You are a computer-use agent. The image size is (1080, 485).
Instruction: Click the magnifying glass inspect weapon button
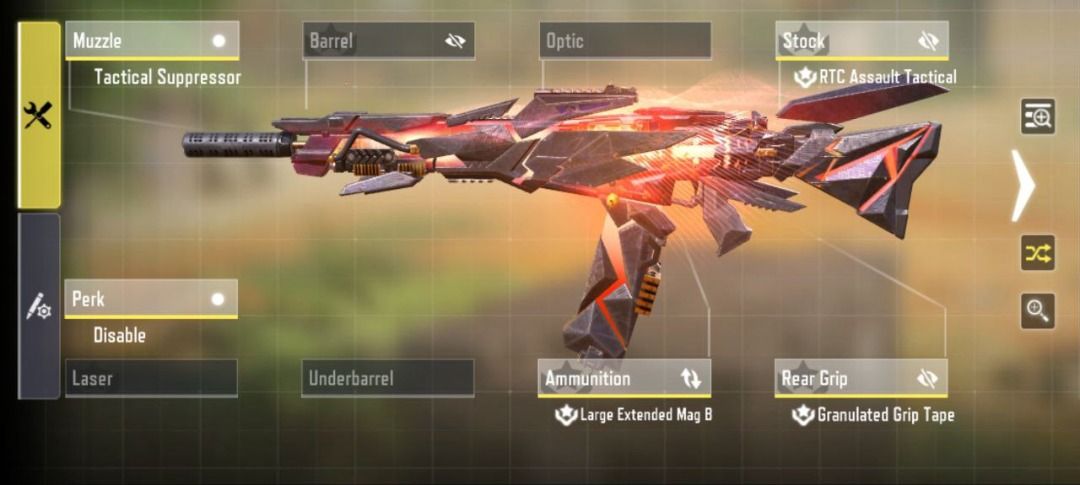point(1037,311)
